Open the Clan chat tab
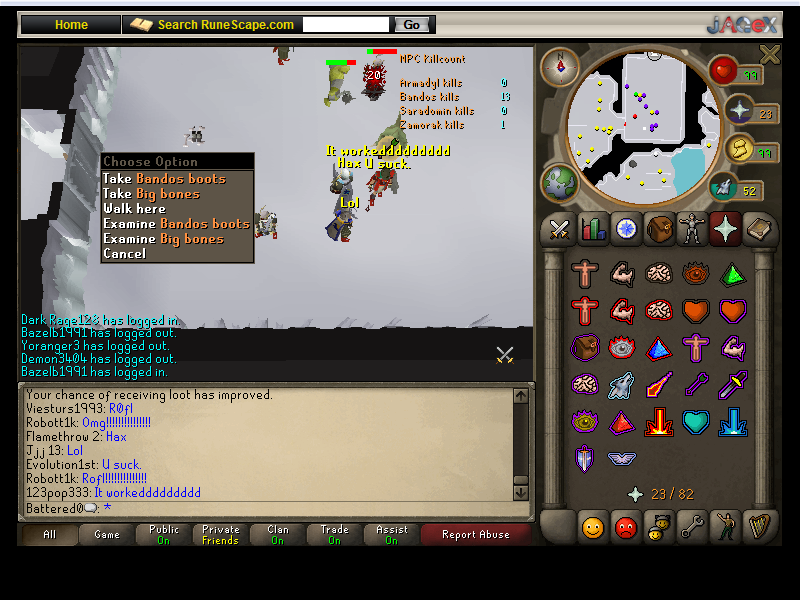The height and width of the screenshot is (600, 800). (x=277, y=534)
